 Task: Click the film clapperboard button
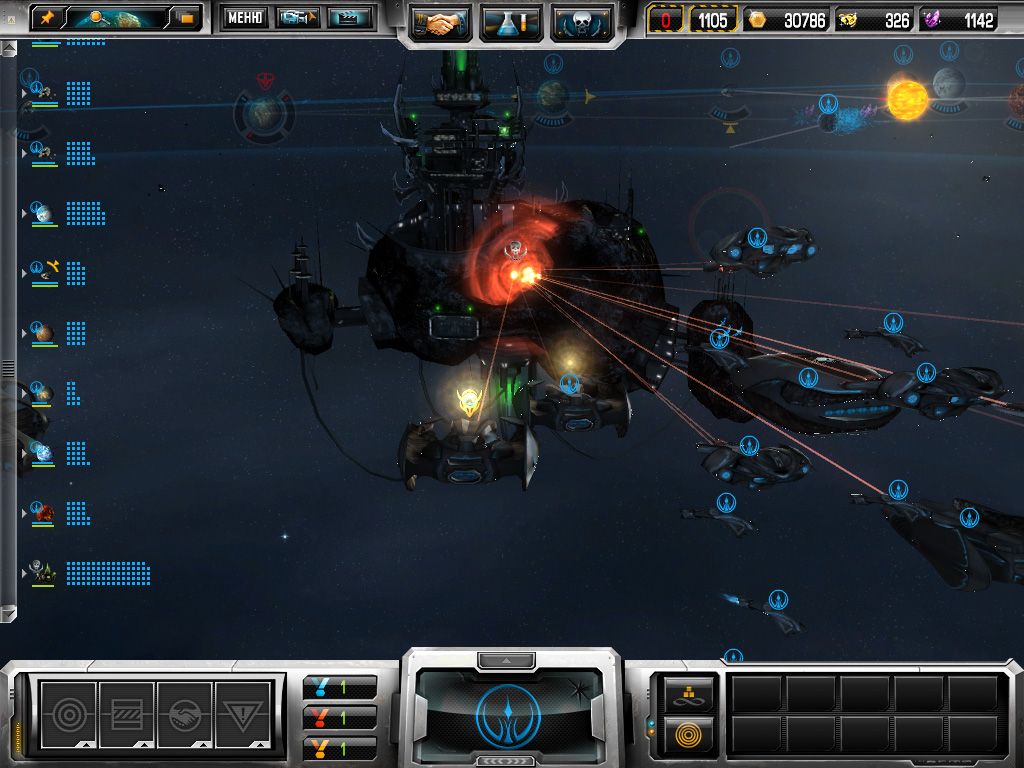[x=349, y=17]
